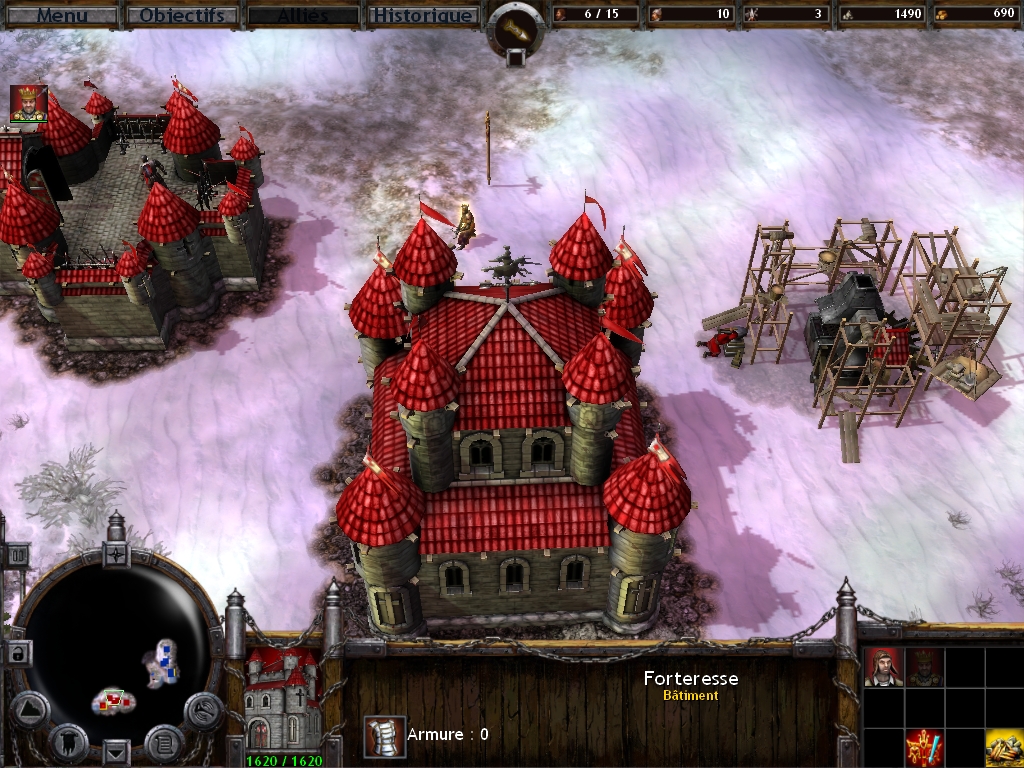Click the compass star button above minimap

[116, 553]
